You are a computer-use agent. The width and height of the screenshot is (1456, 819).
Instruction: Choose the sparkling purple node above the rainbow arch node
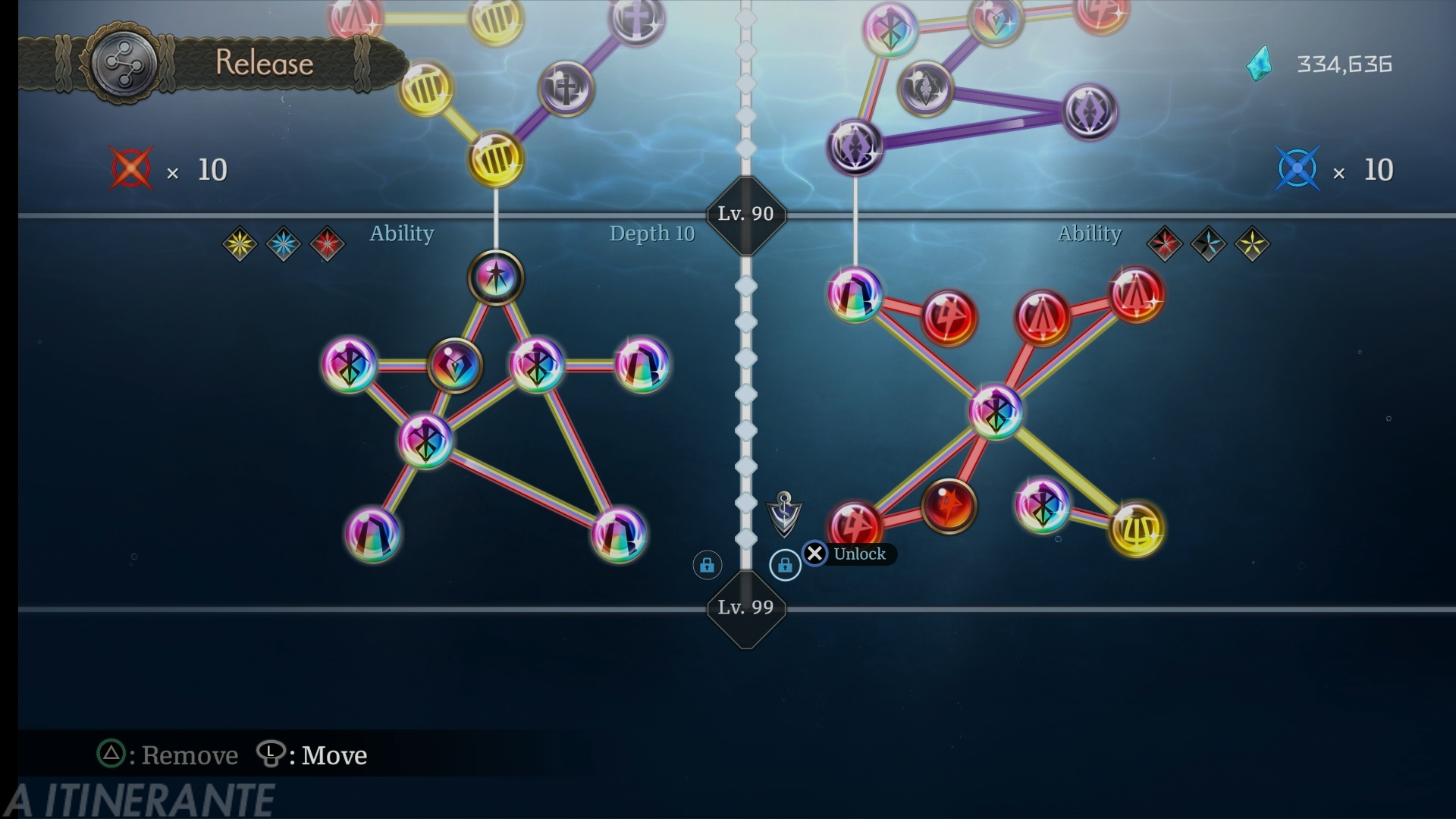(x=855, y=146)
